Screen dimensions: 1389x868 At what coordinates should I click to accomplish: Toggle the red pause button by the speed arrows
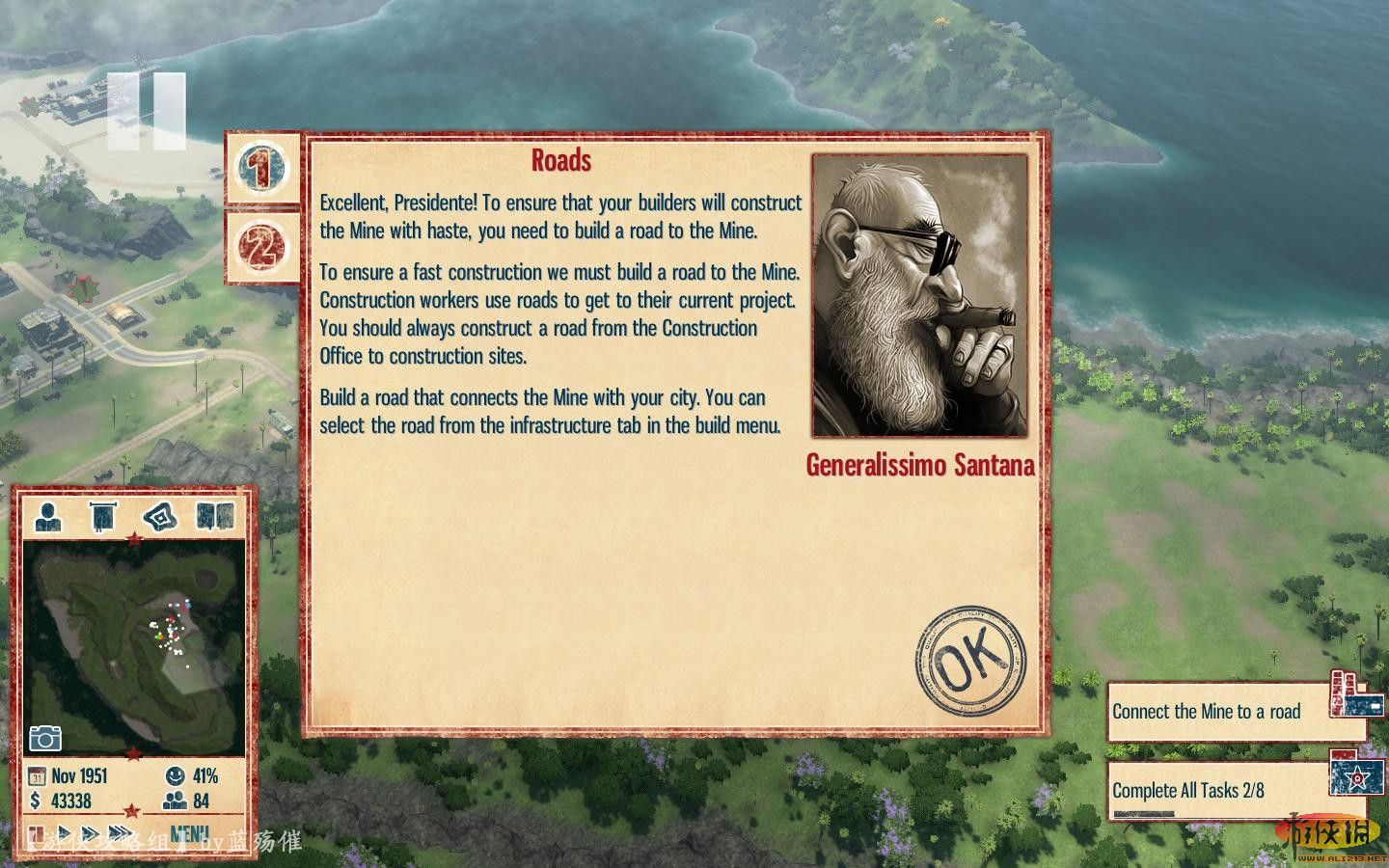tap(38, 833)
